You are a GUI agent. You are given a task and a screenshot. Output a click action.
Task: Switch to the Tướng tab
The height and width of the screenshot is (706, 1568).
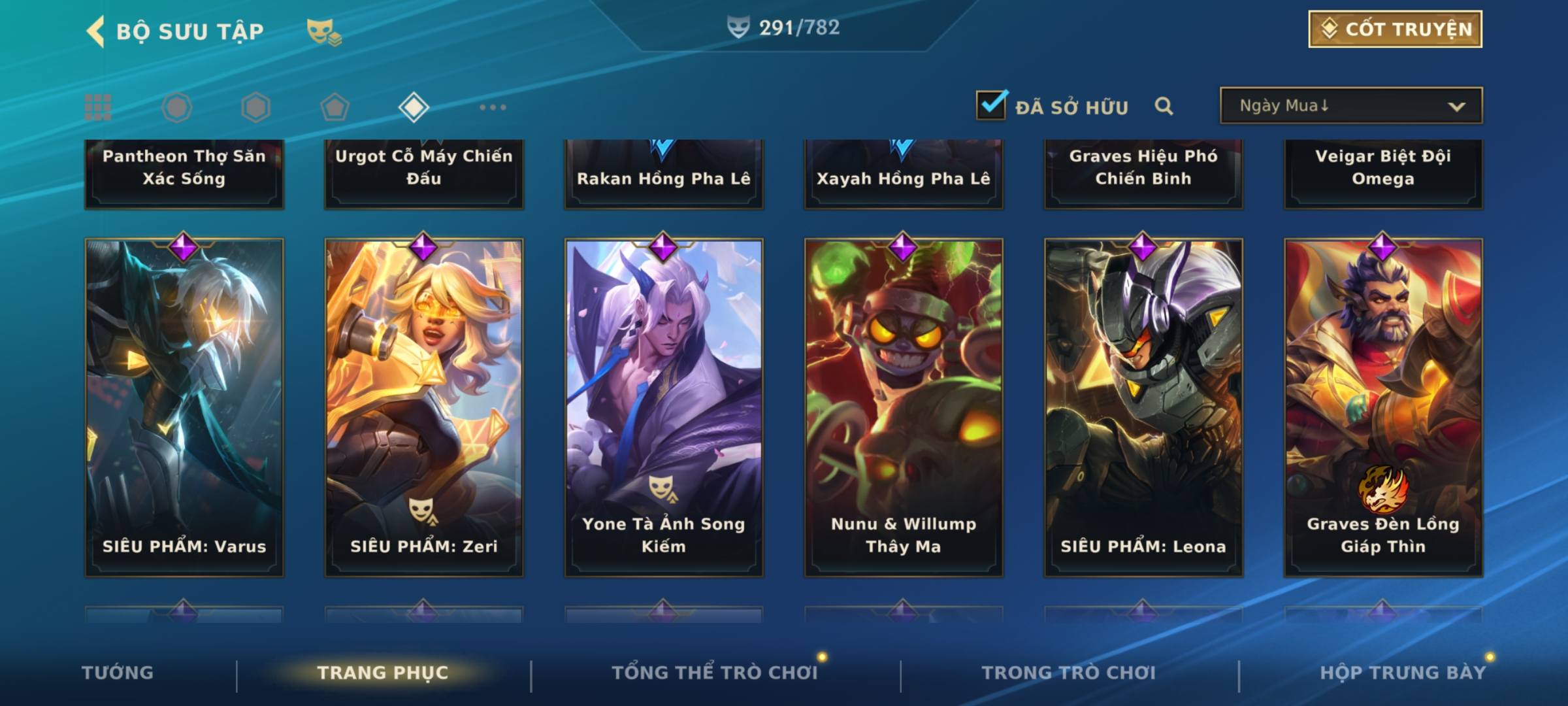(118, 673)
